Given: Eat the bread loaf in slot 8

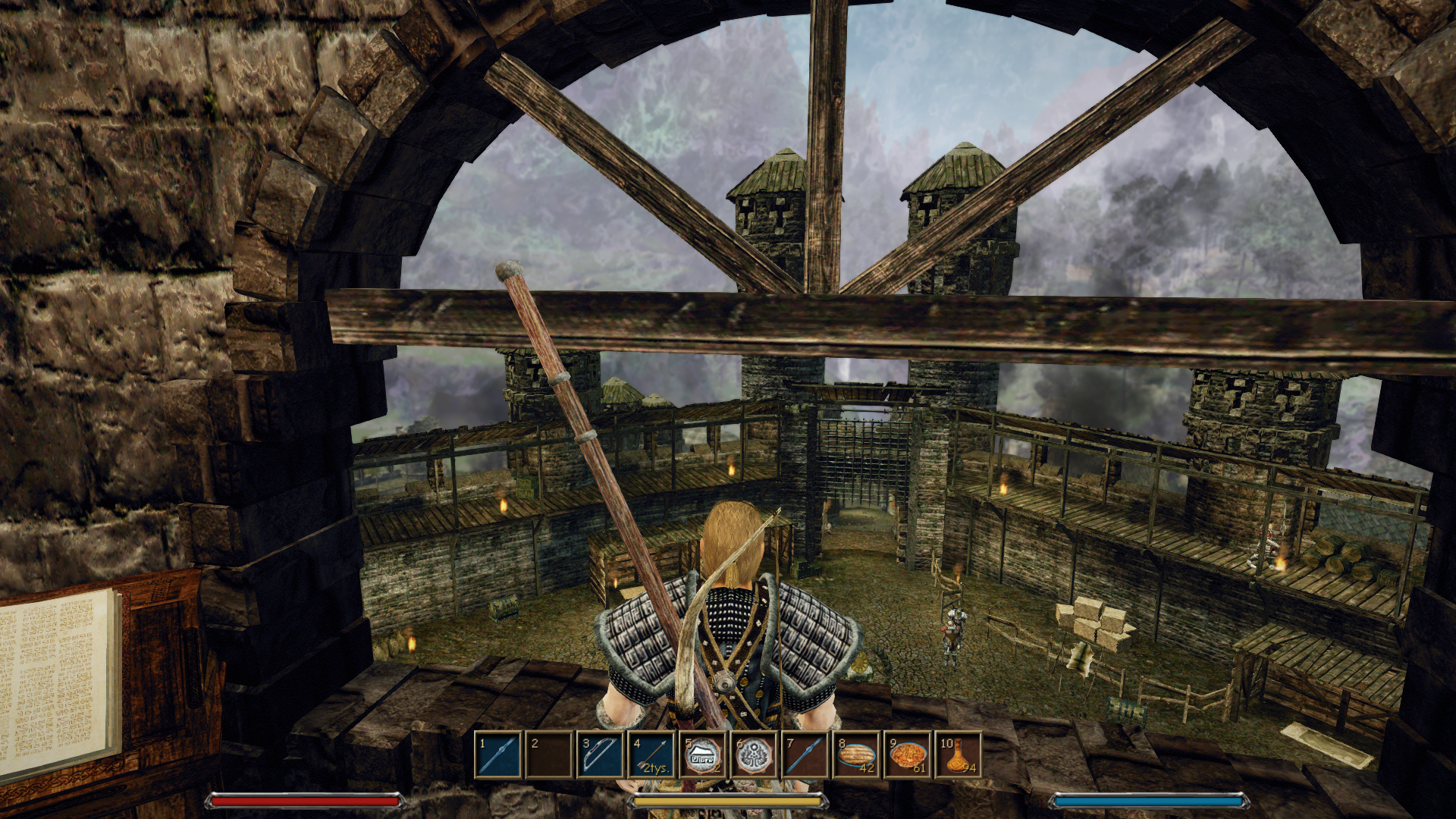Looking at the screenshot, I should (857, 755).
